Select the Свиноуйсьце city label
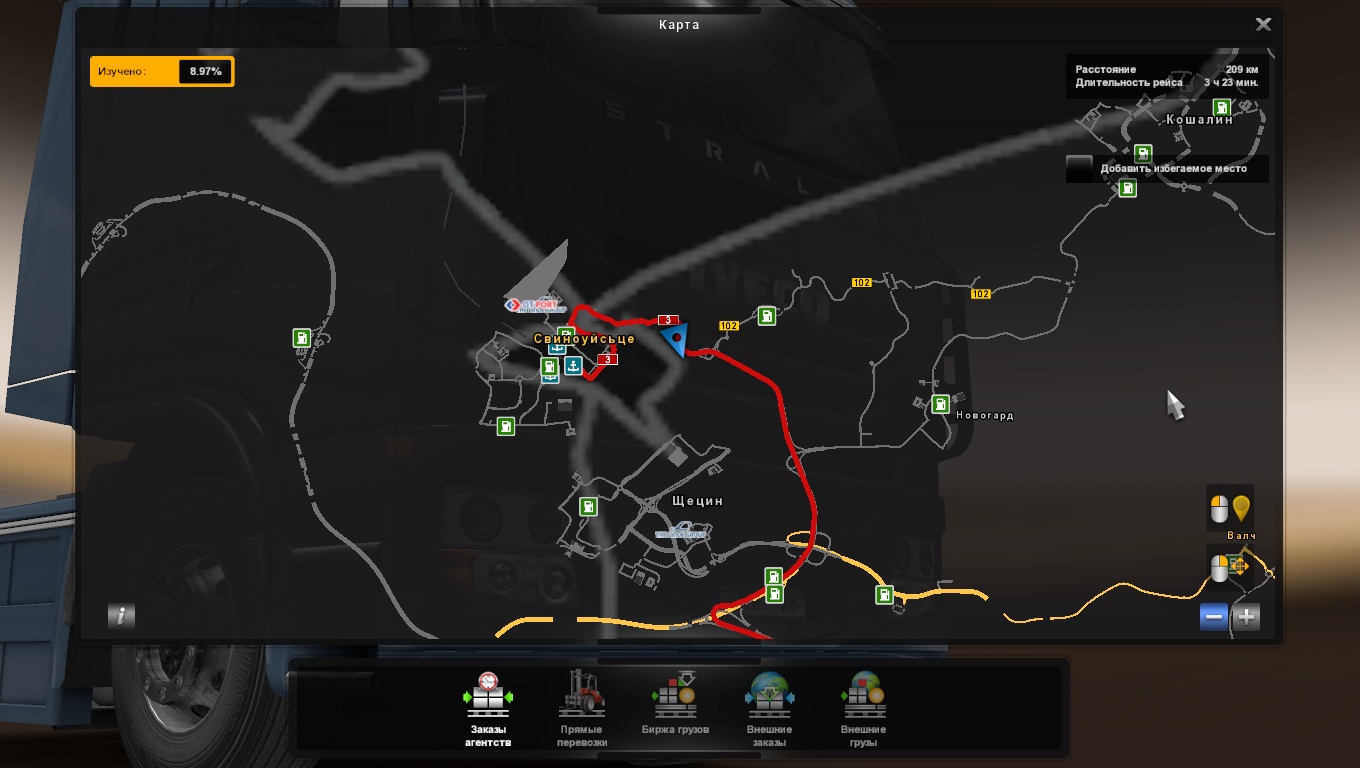1360x768 pixels. point(584,339)
